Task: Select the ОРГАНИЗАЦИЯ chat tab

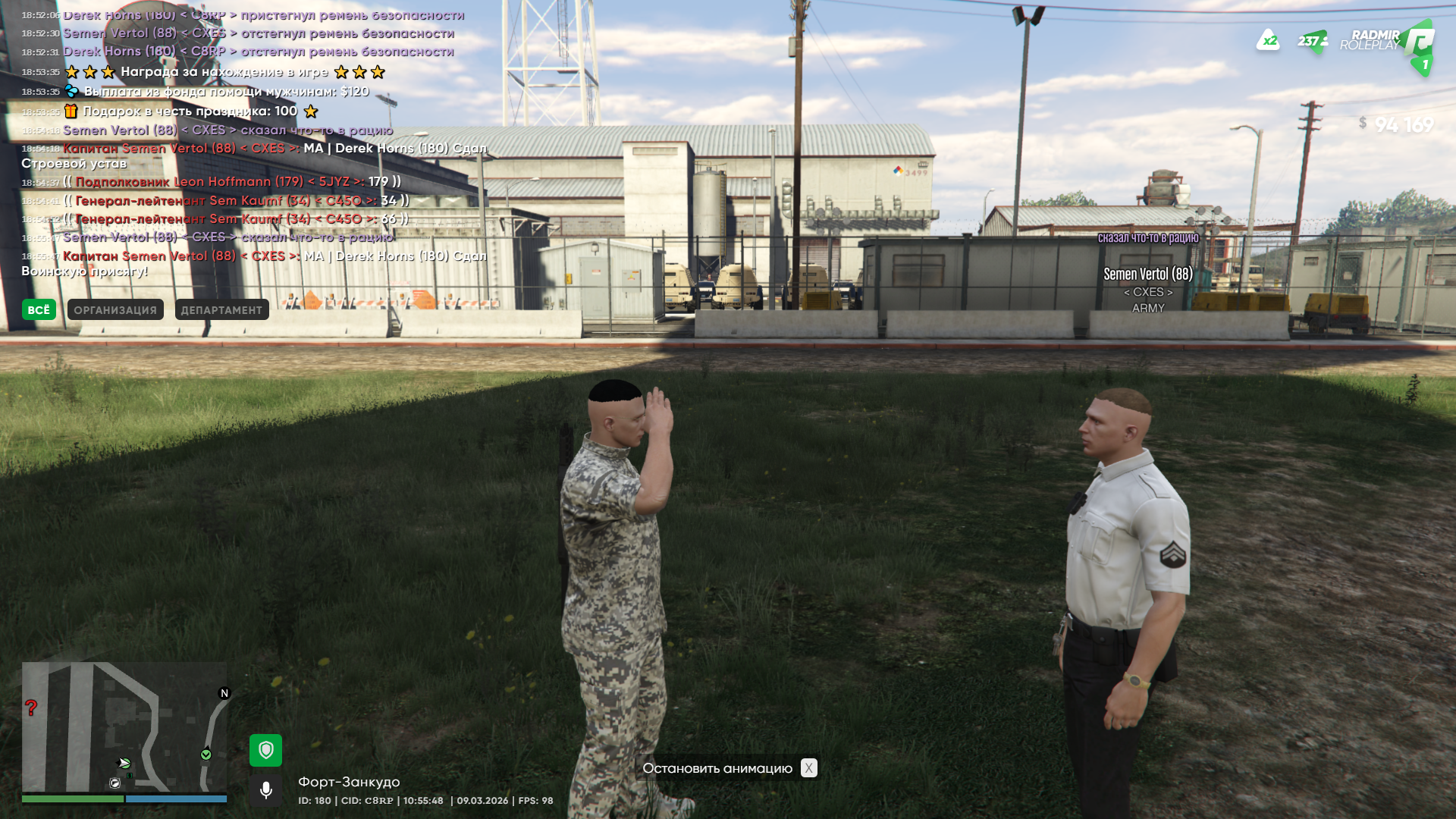Action: (x=115, y=309)
